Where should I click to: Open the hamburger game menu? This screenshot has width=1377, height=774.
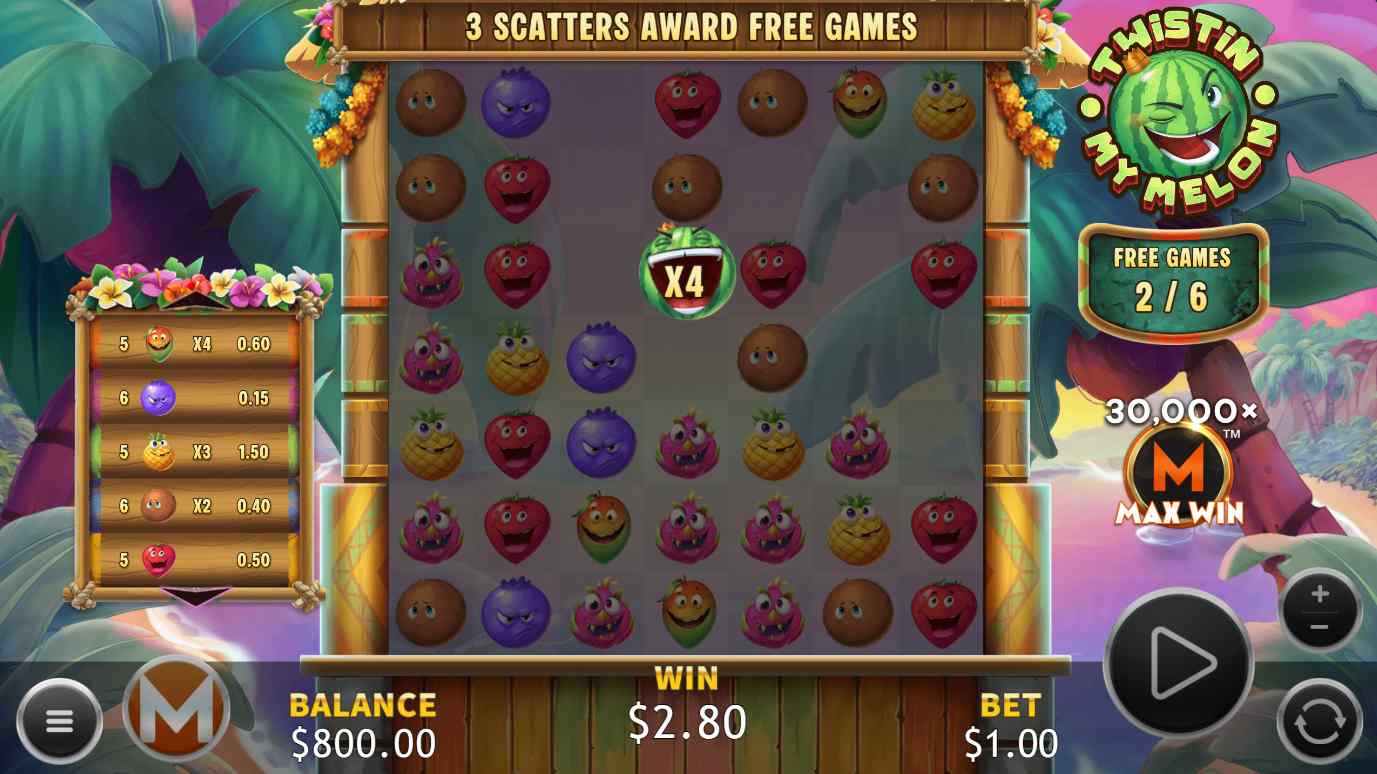(x=60, y=719)
